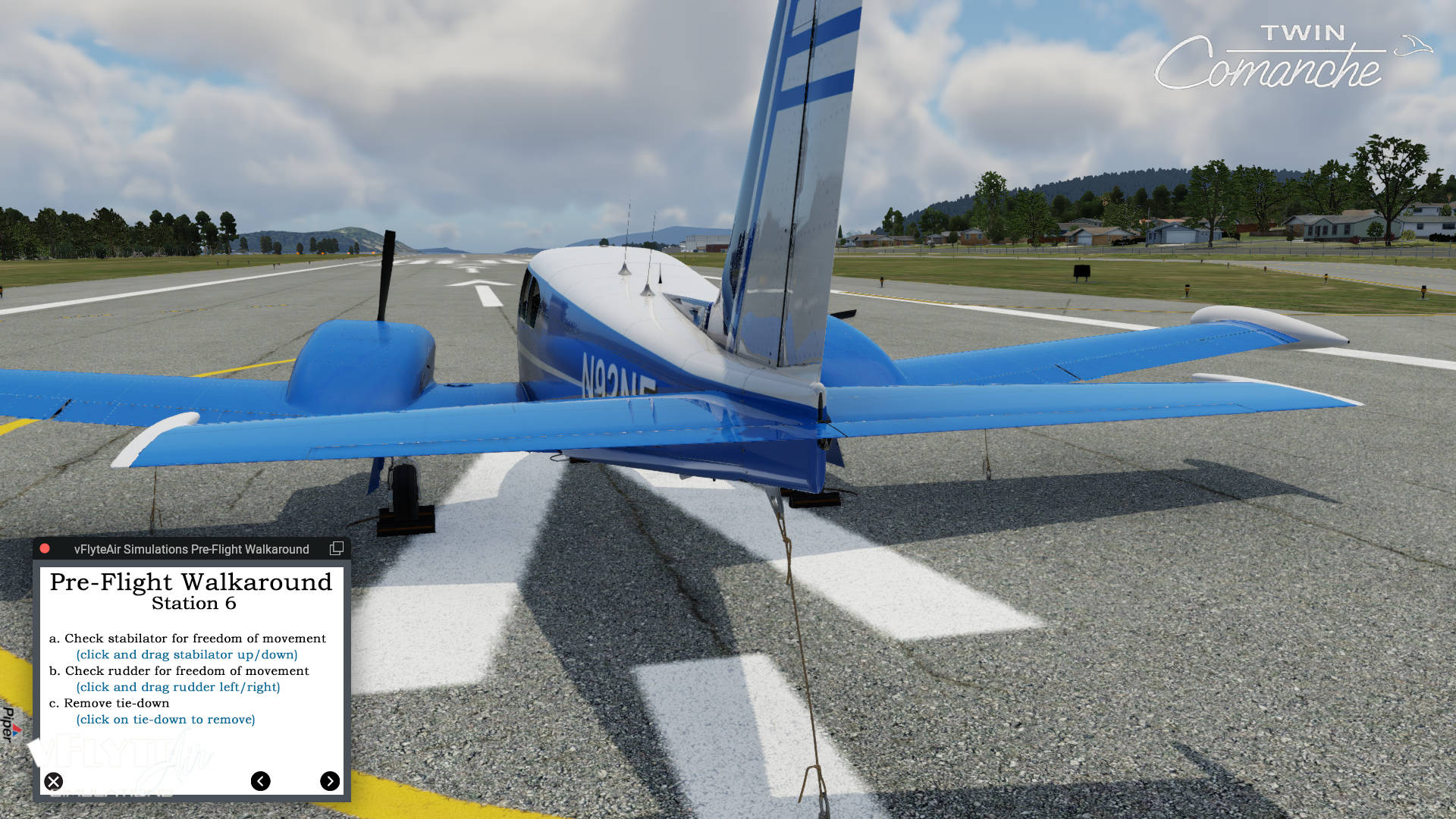Click the tie-down removal instruction link

(167, 720)
